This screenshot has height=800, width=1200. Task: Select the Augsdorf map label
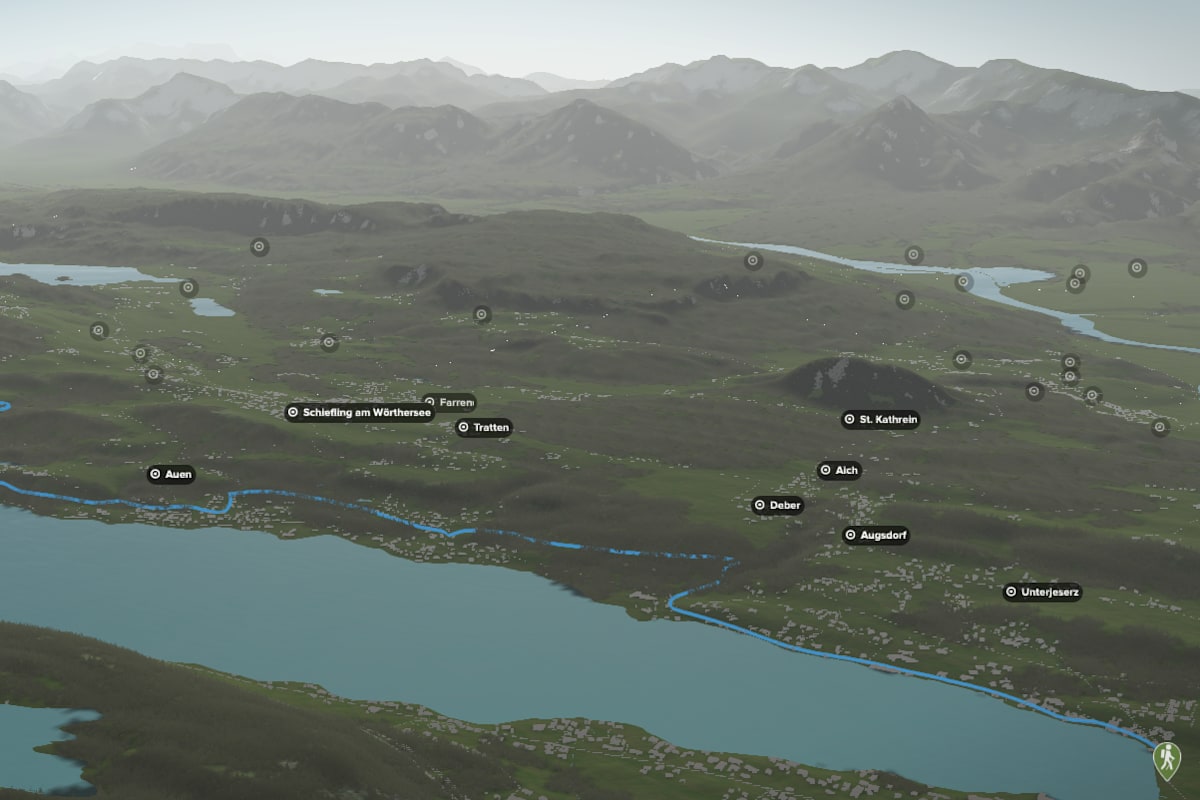tap(876, 536)
